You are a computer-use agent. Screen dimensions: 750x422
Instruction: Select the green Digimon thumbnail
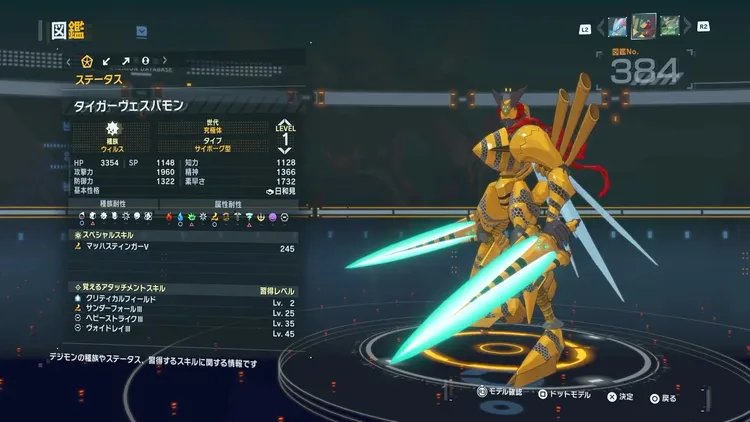669,26
